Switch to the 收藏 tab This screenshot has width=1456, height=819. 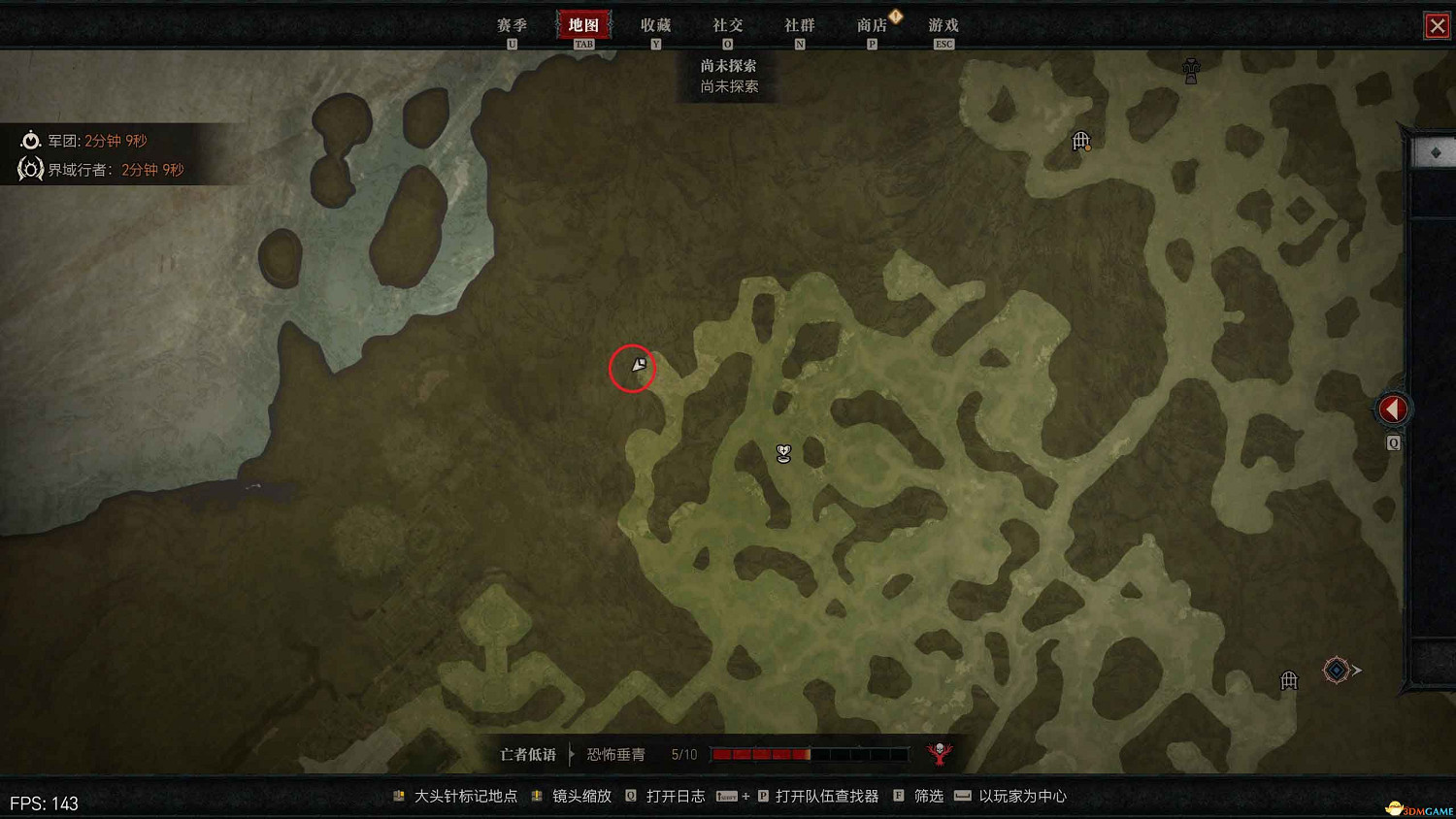(x=655, y=25)
